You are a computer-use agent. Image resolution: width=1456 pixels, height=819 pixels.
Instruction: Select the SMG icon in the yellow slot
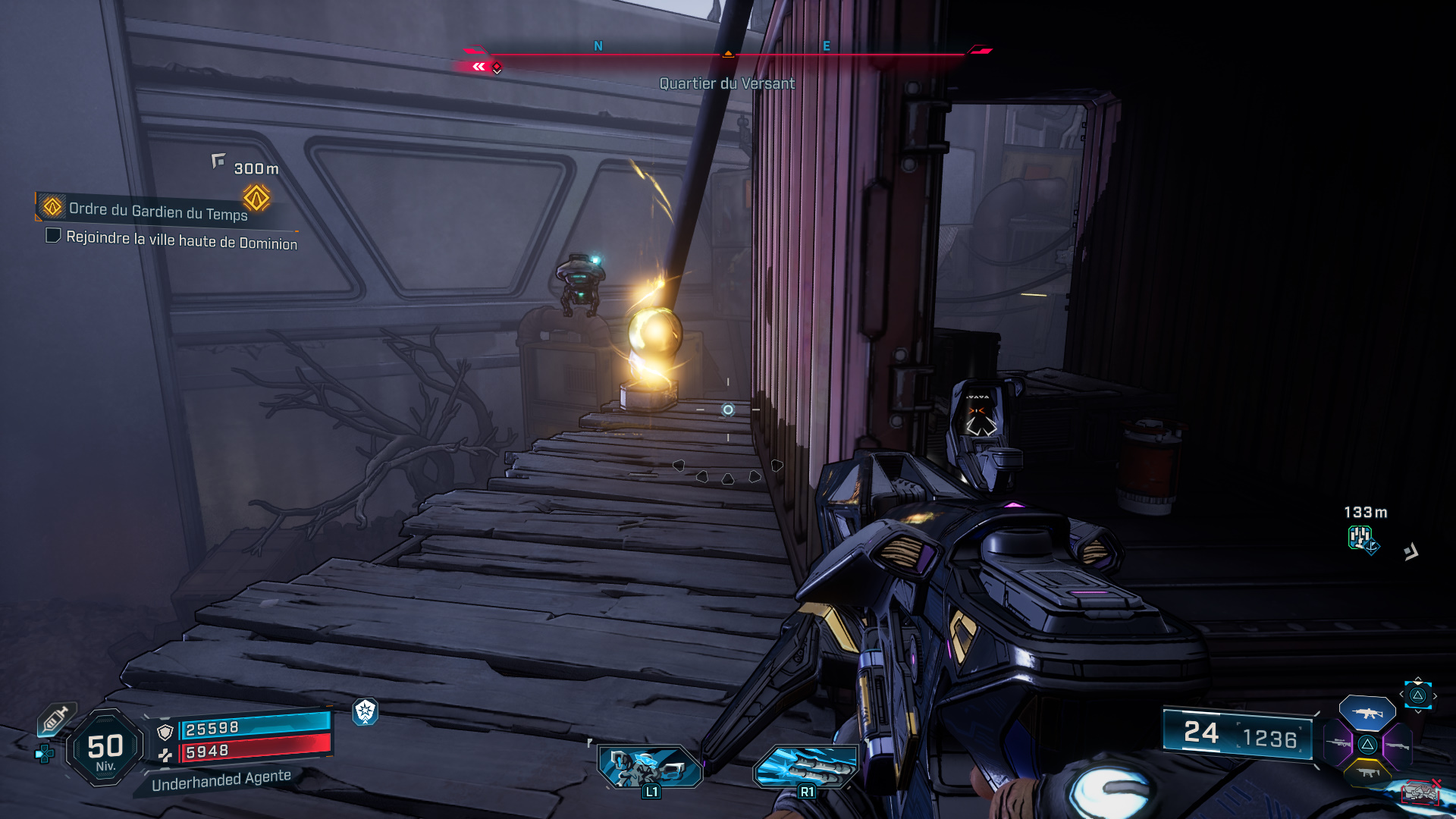coord(1369,773)
